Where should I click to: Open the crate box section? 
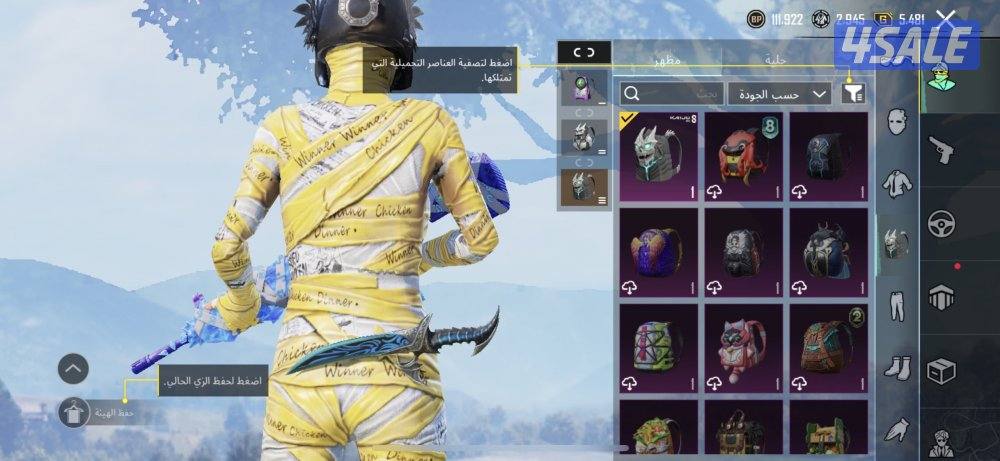pyautogui.click(x=942, y=370)
